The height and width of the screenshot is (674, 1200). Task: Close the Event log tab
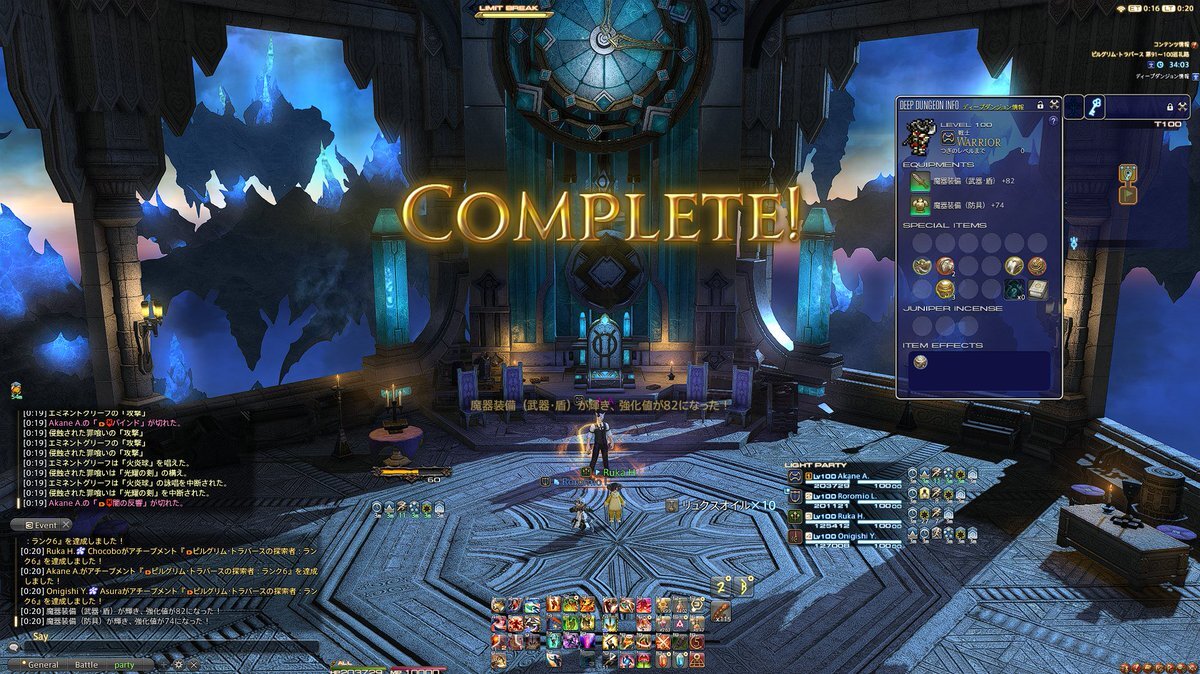click(66, 525)
